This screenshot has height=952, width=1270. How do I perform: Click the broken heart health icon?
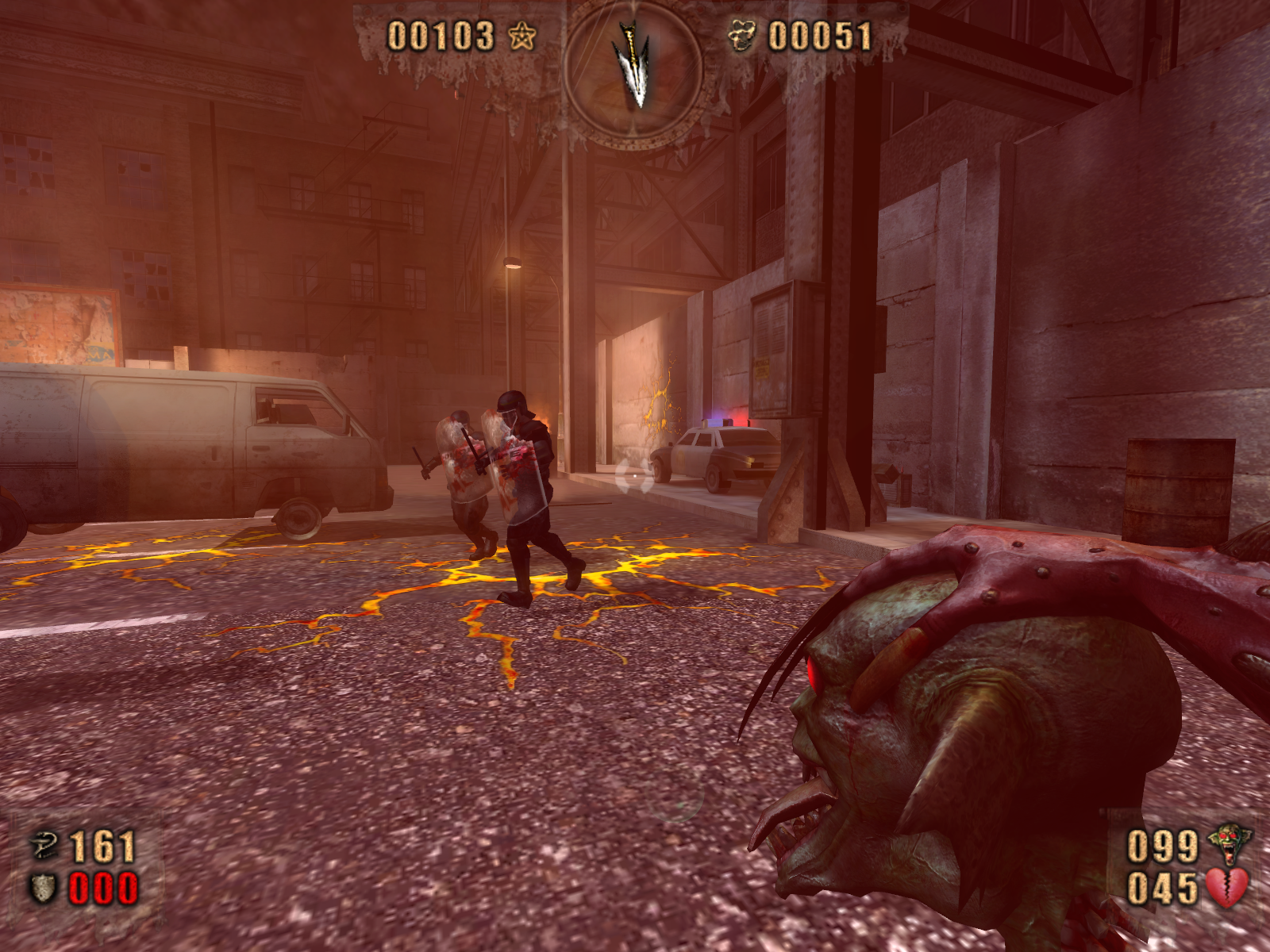[1227, 889]
